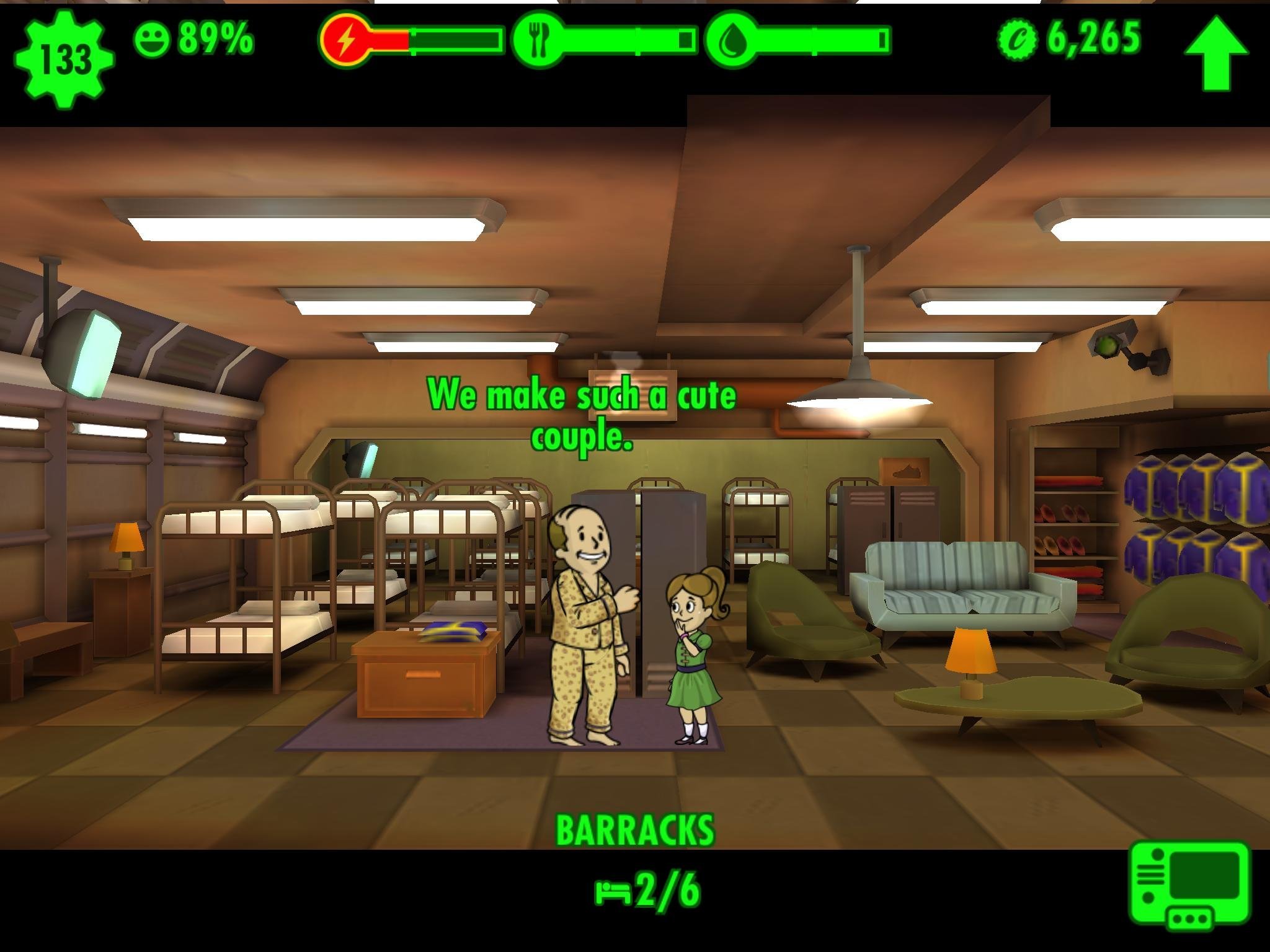
Task: Open the dweller list gear showing 133
Action: (x=64, y=60)
